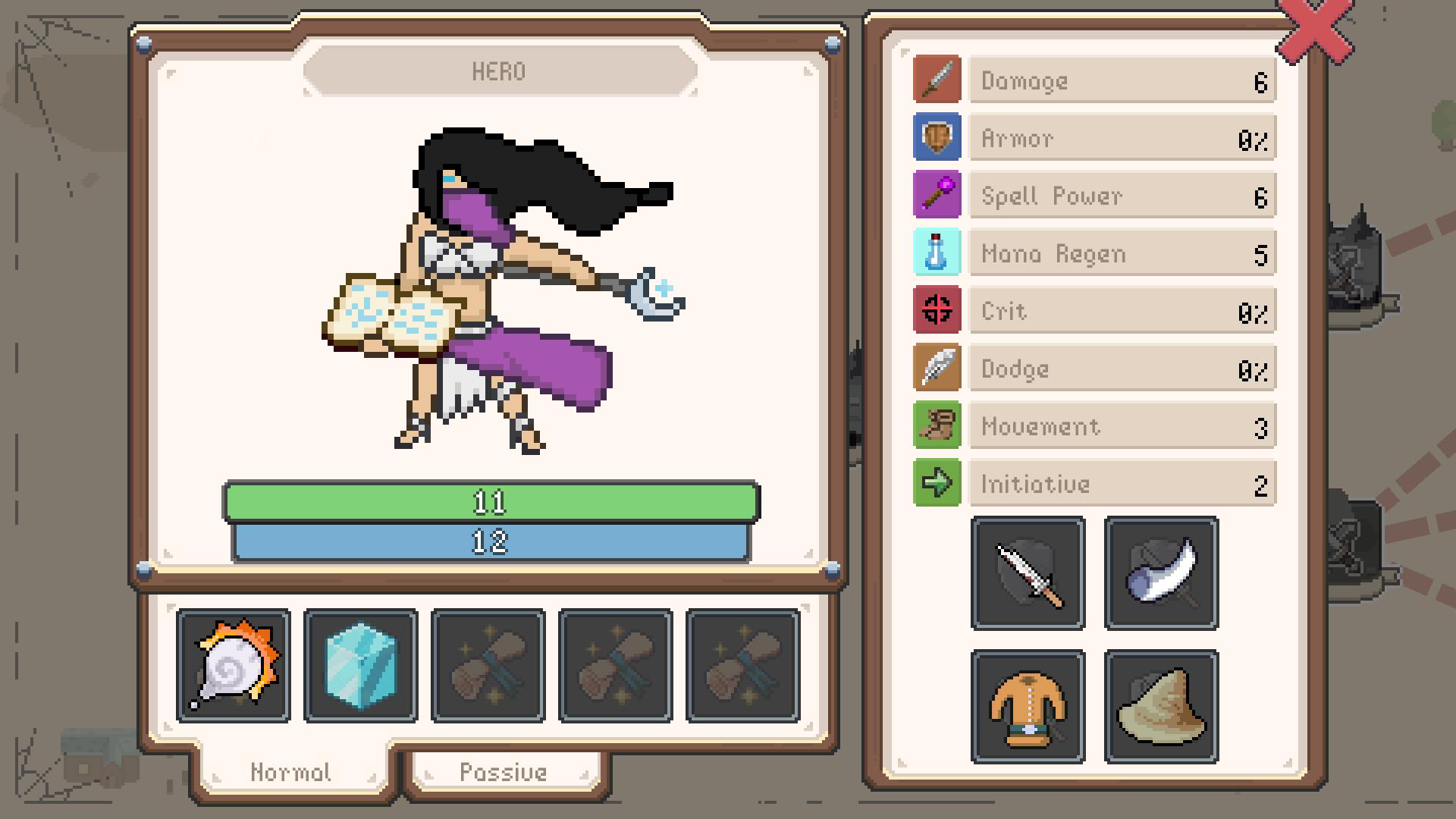Viewport: 1456px width, 819px height.
Task: Select the wizard hat equipment slot
Action: click(1160, 705)
